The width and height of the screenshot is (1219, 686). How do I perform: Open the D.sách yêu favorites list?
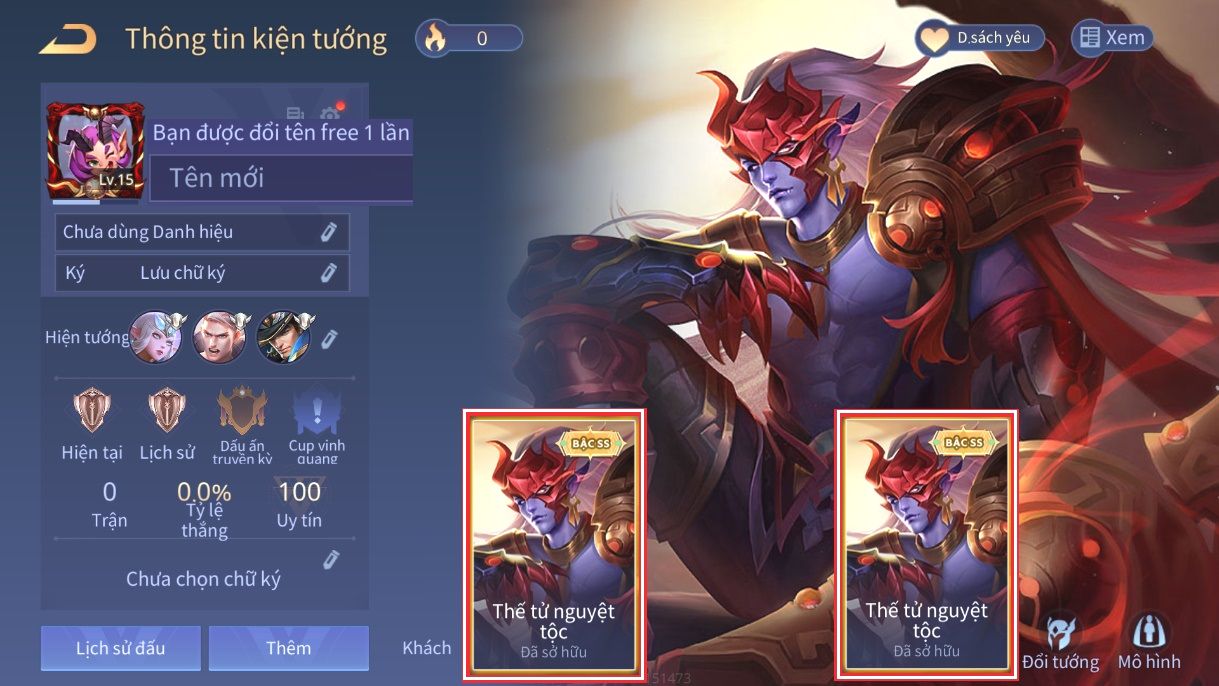pyautogui.click(x=980, y=39)
